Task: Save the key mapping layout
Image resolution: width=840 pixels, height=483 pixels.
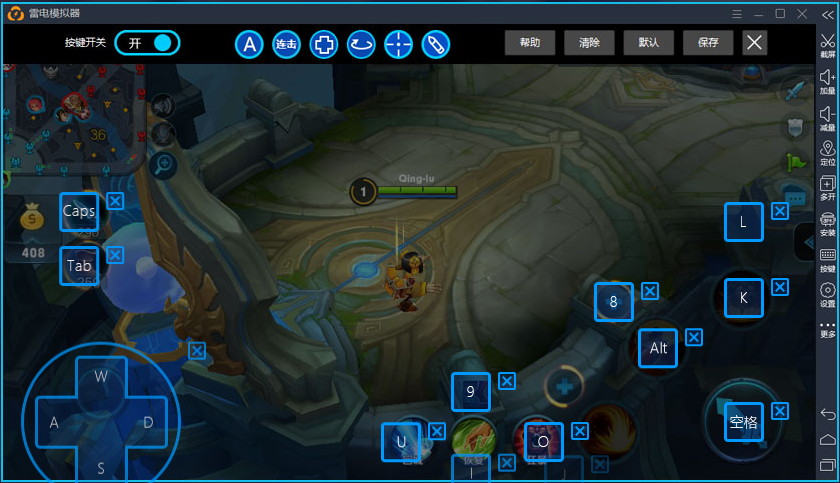Action: pyautogui.click(x=708, y=43)
